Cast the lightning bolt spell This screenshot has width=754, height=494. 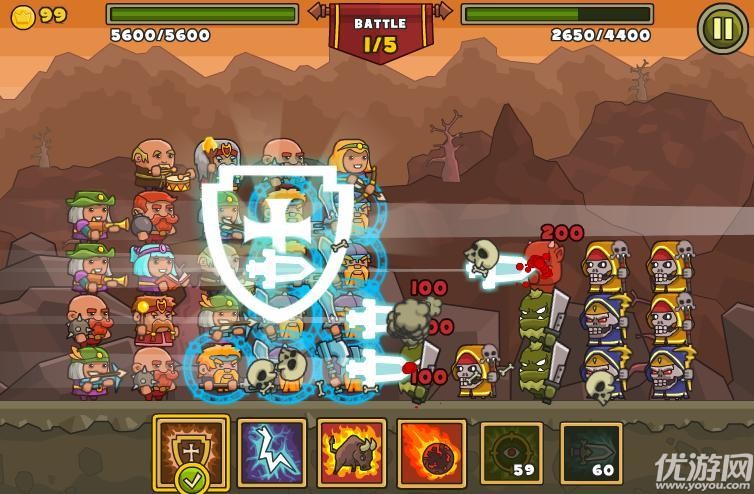click(x=271, y=452)
